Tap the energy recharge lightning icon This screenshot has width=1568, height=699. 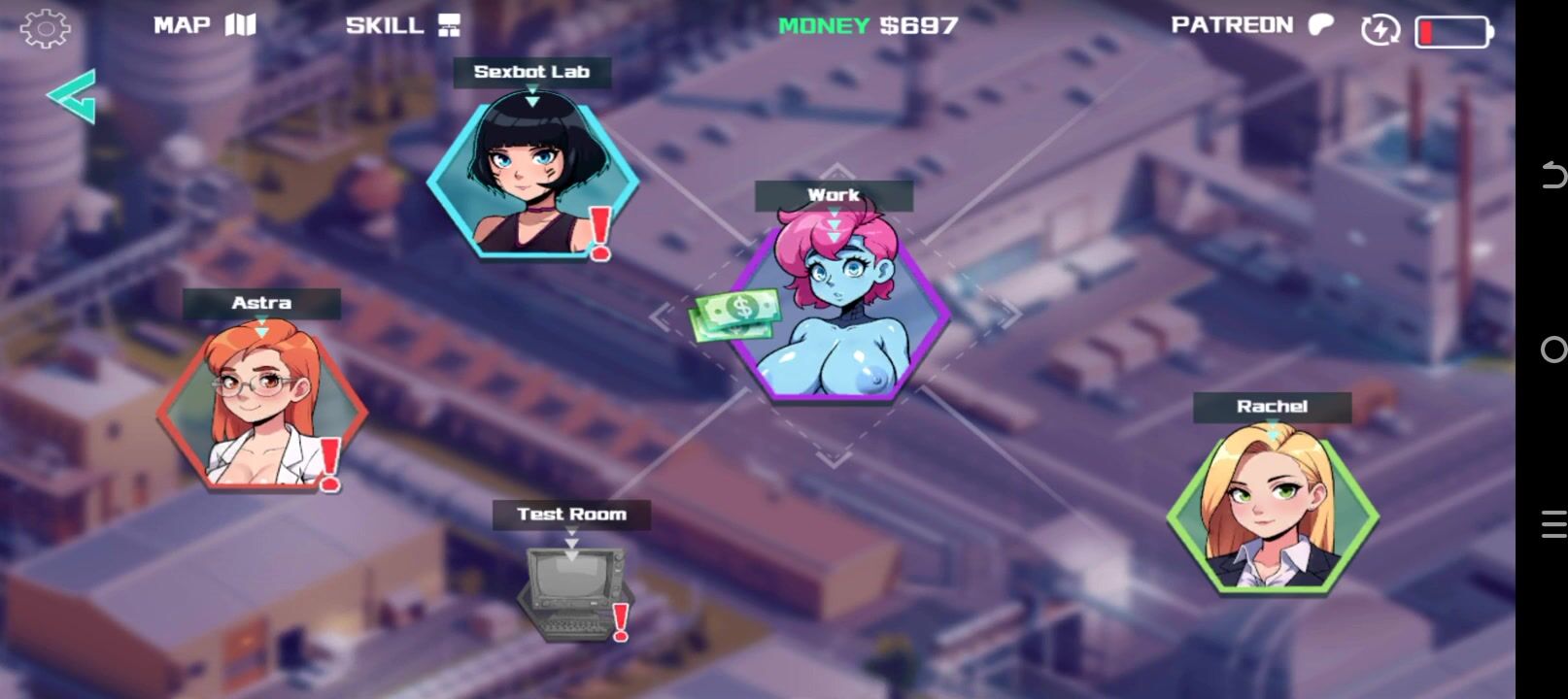tap(1380, 30)
